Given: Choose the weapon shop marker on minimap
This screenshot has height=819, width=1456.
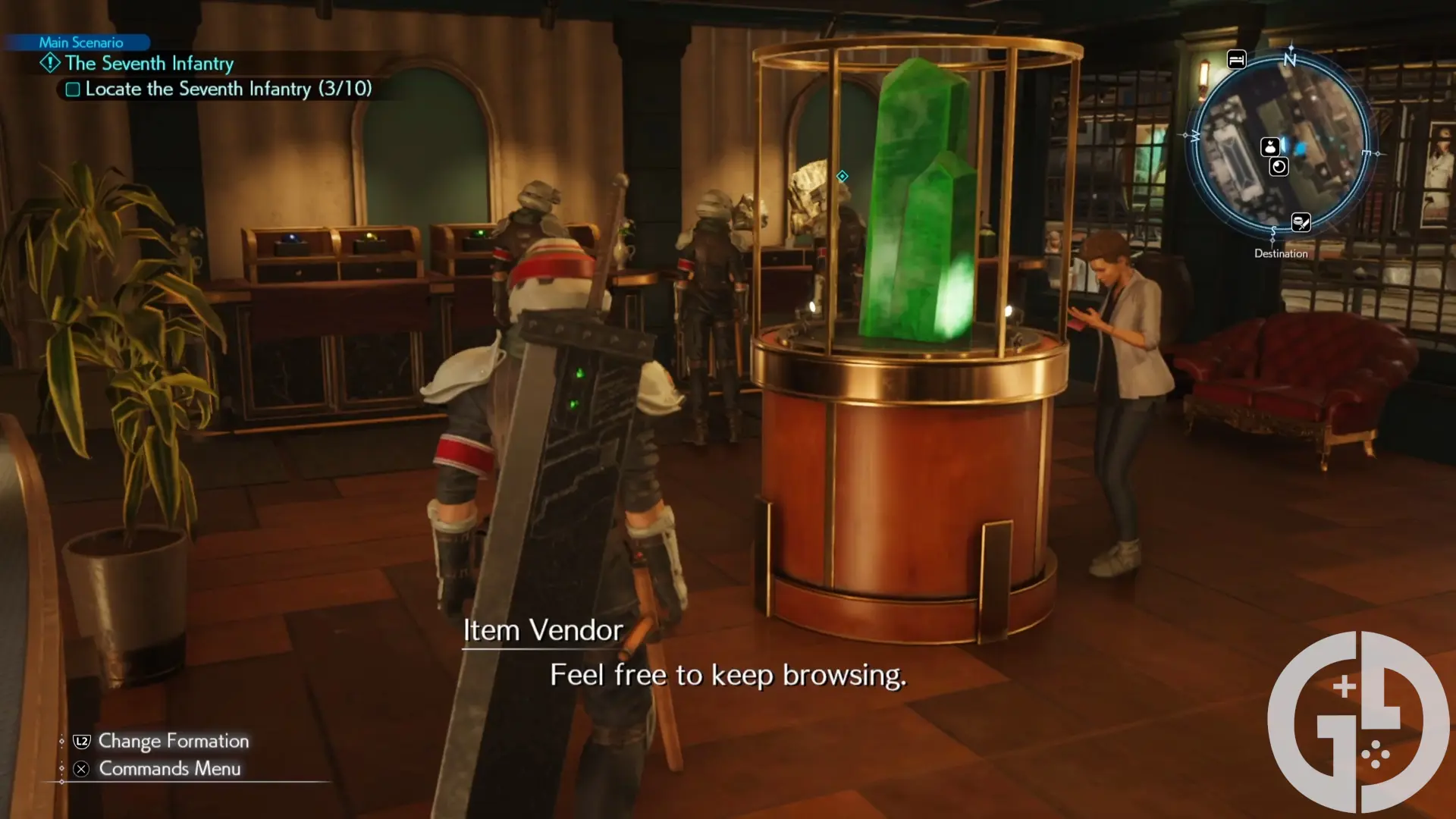Looking at the screenshot, I should point(1301,223).
